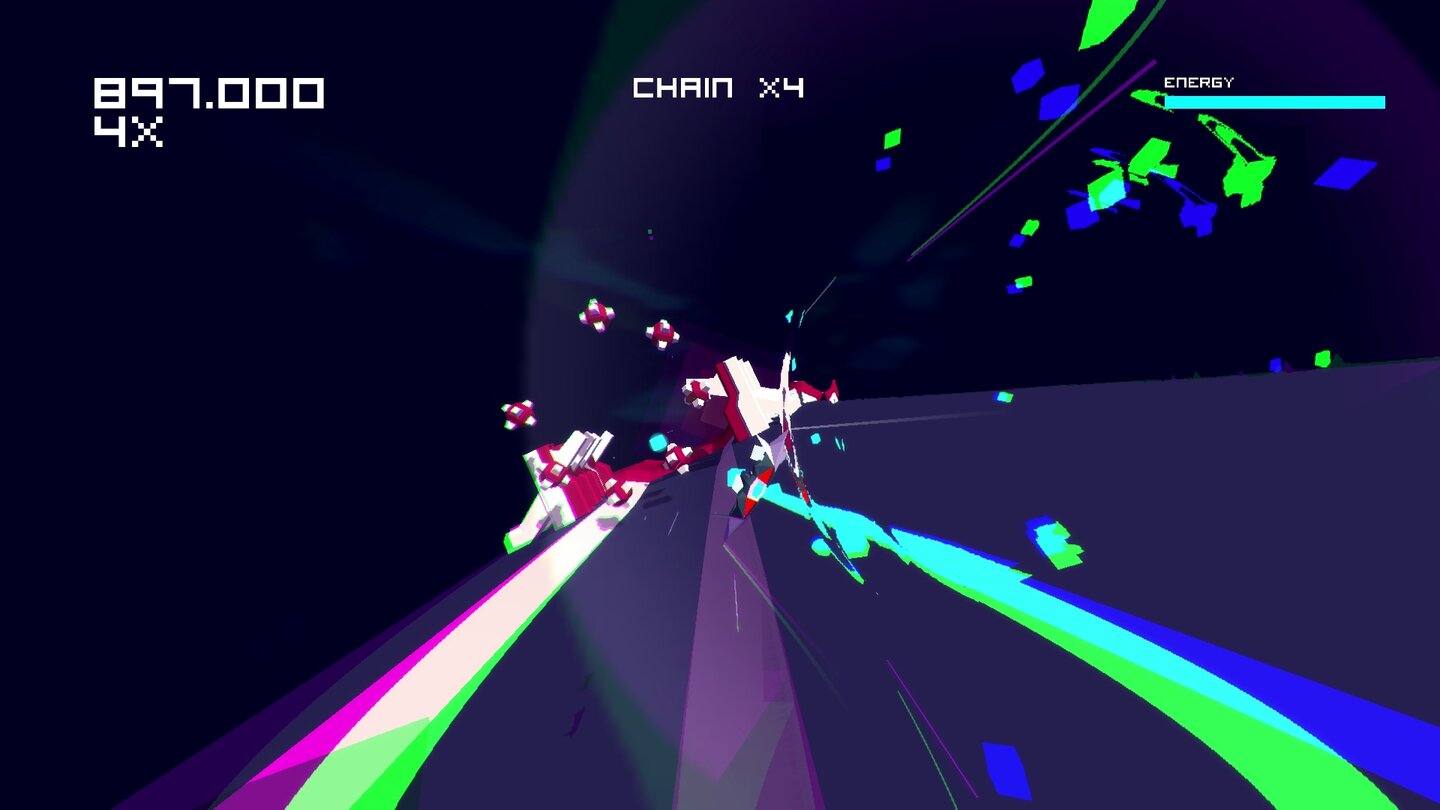This screenshot has height=810, width=1440.
Task: Select the 4X multiplier indicator
Action: [130, 134]
